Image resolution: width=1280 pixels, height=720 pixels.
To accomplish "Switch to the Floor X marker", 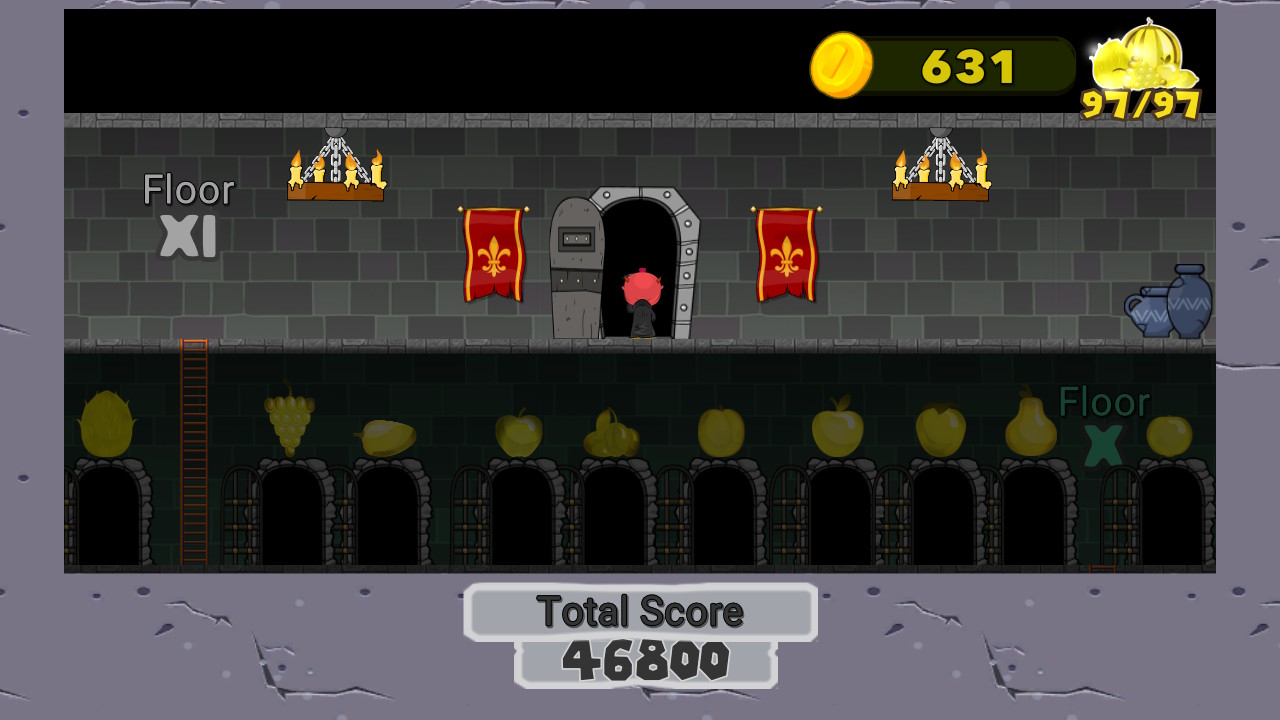I will click(x=1104, y=420).
